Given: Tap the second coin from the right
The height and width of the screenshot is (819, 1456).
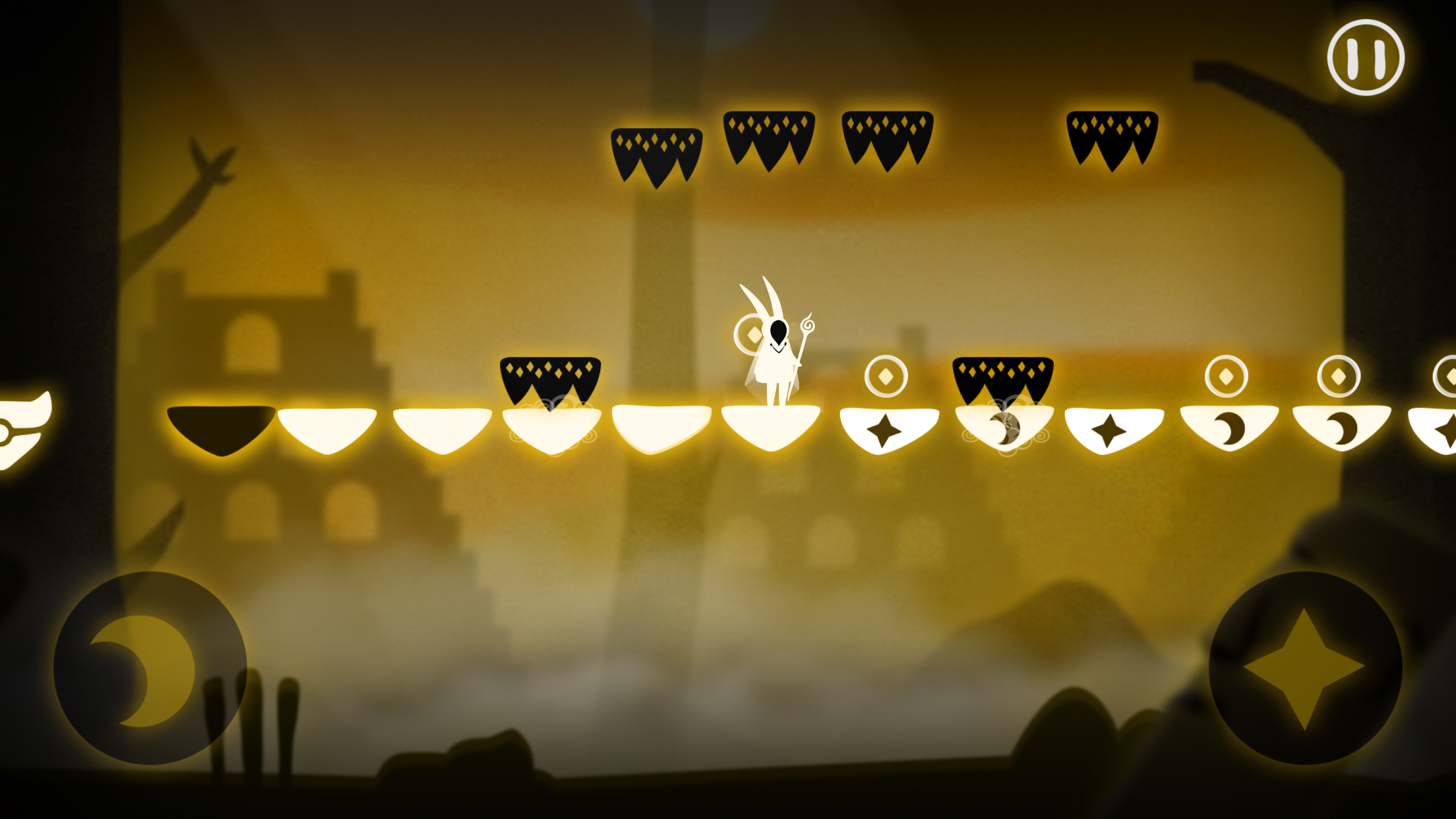Looking at the screenshot, I should 1339,377.
